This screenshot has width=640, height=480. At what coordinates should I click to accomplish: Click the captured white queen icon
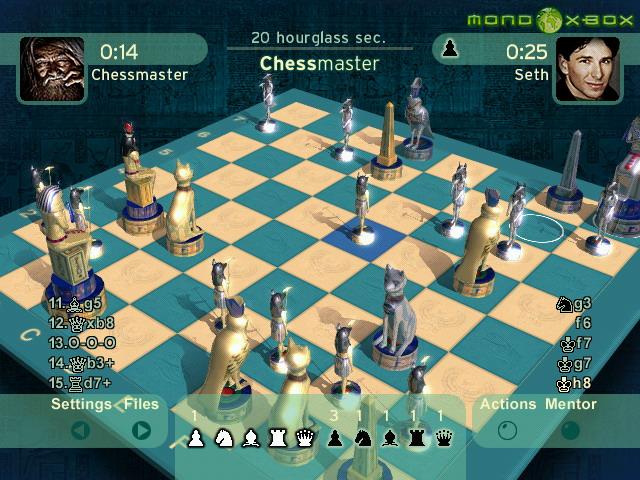[x=305, y=437]
